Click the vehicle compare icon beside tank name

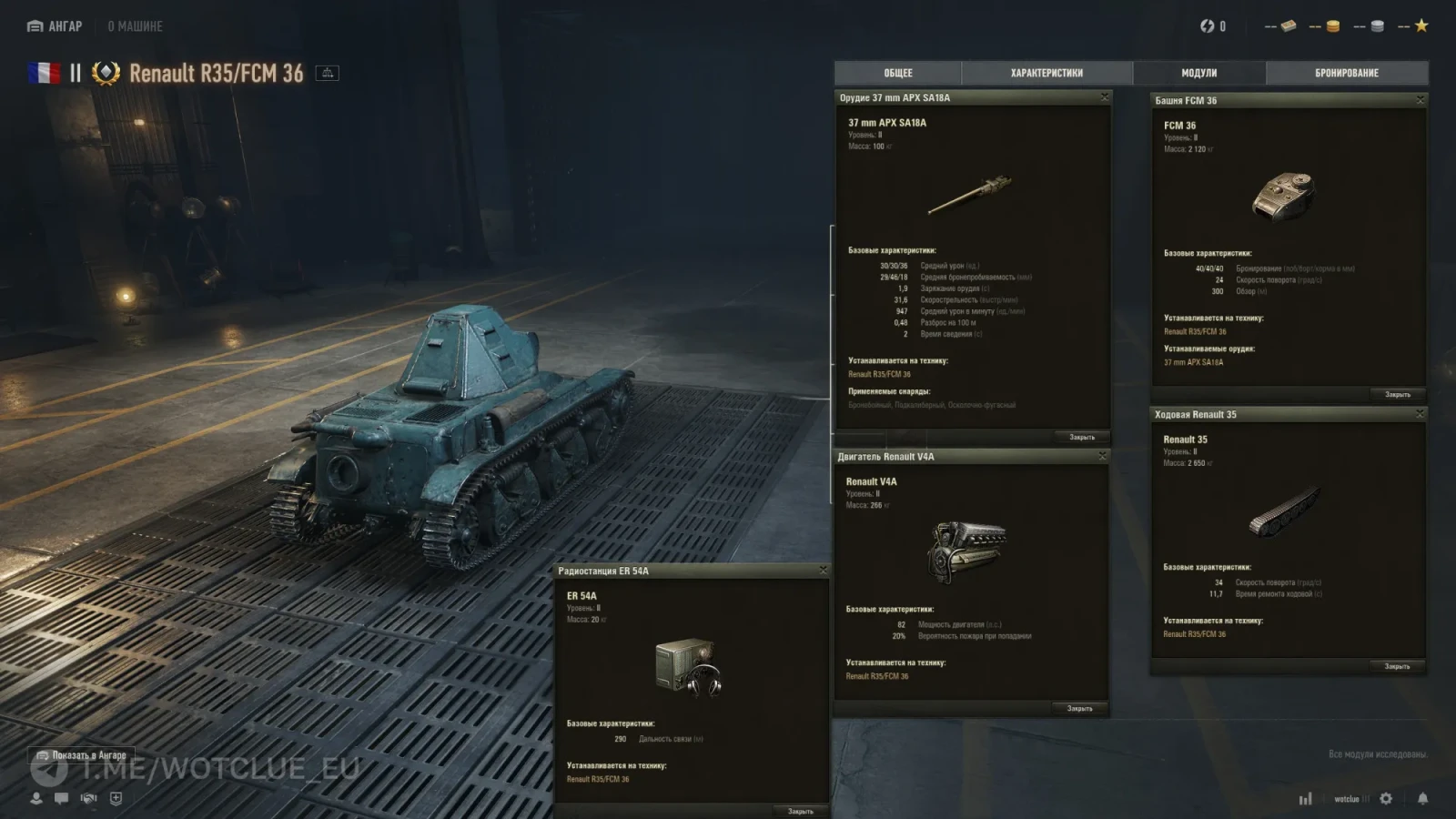coord(328,73)
